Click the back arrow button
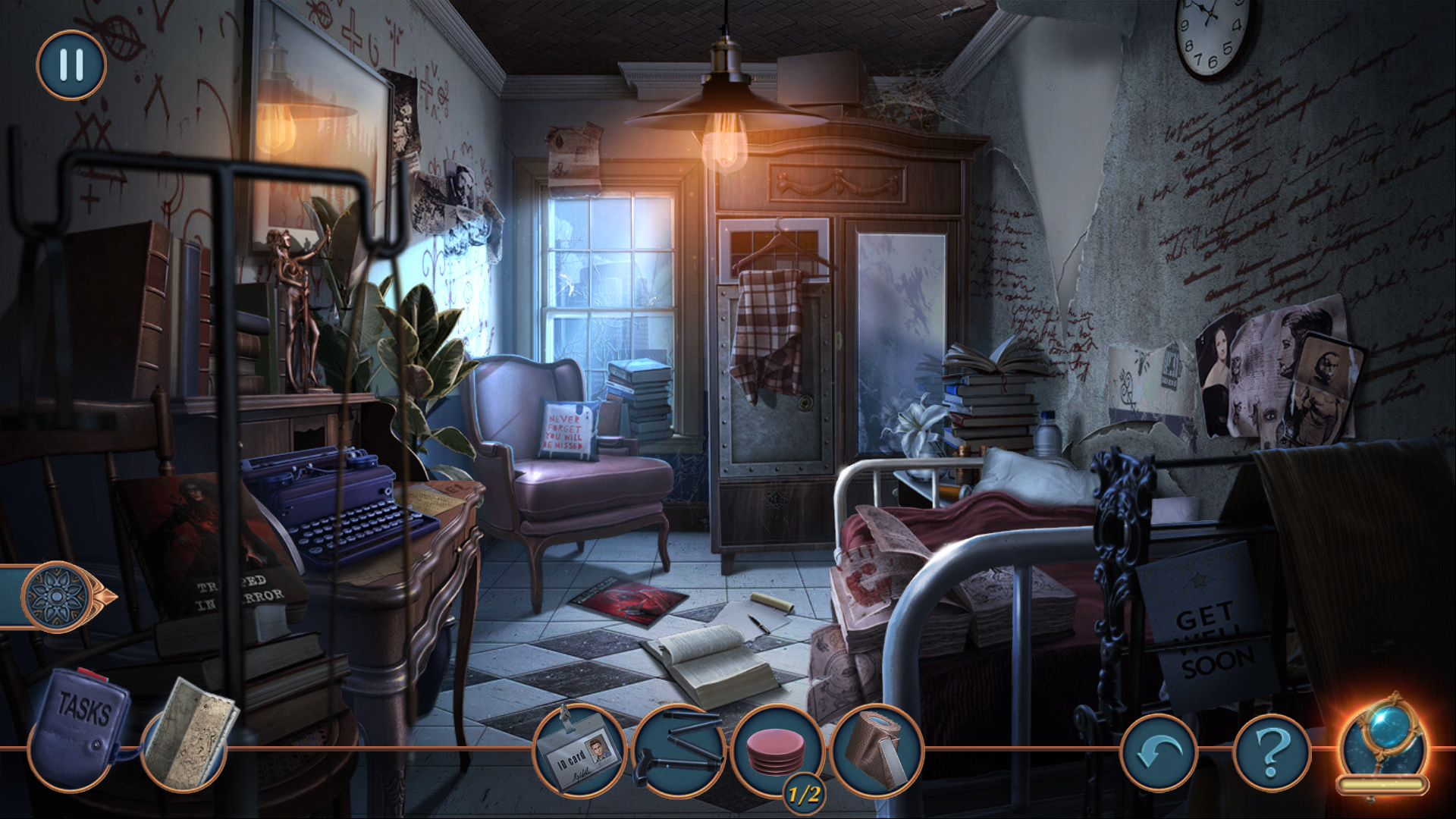 point(1159,752)
